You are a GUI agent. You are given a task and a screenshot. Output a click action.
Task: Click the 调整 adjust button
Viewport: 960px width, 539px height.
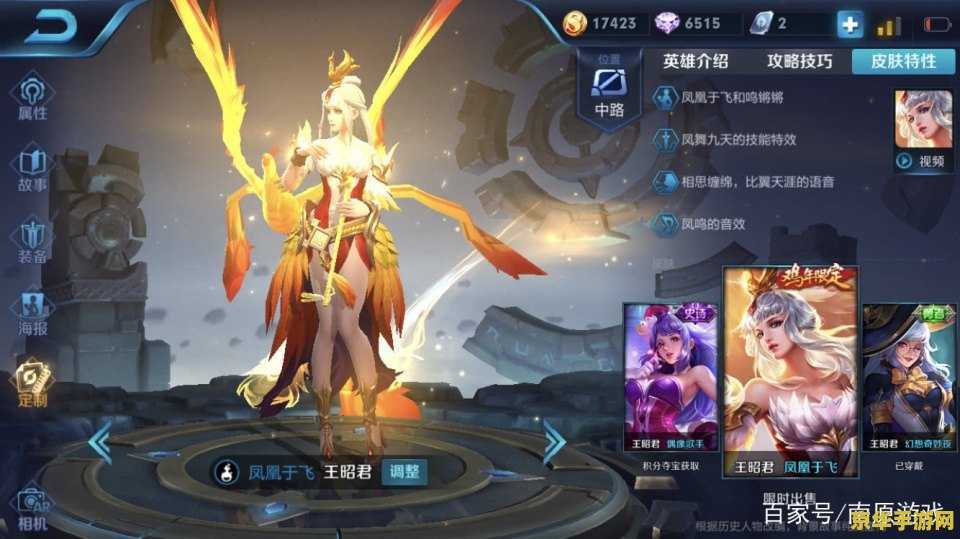coord(404,472)
